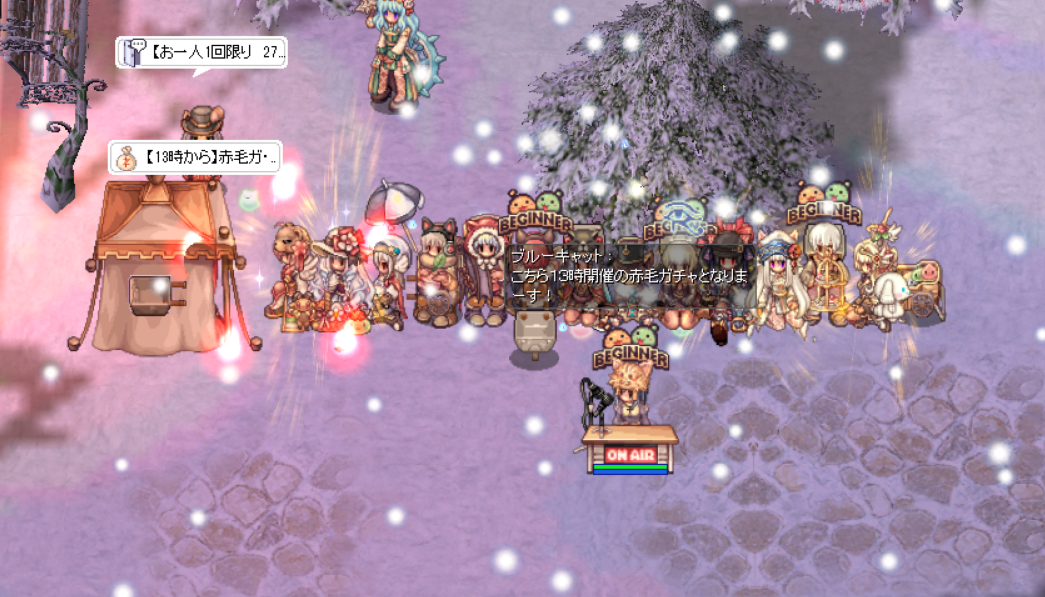Open the 【13時から】赤毛ガ shop sign
Screen dimensions: 1045x597
(195, 157)
